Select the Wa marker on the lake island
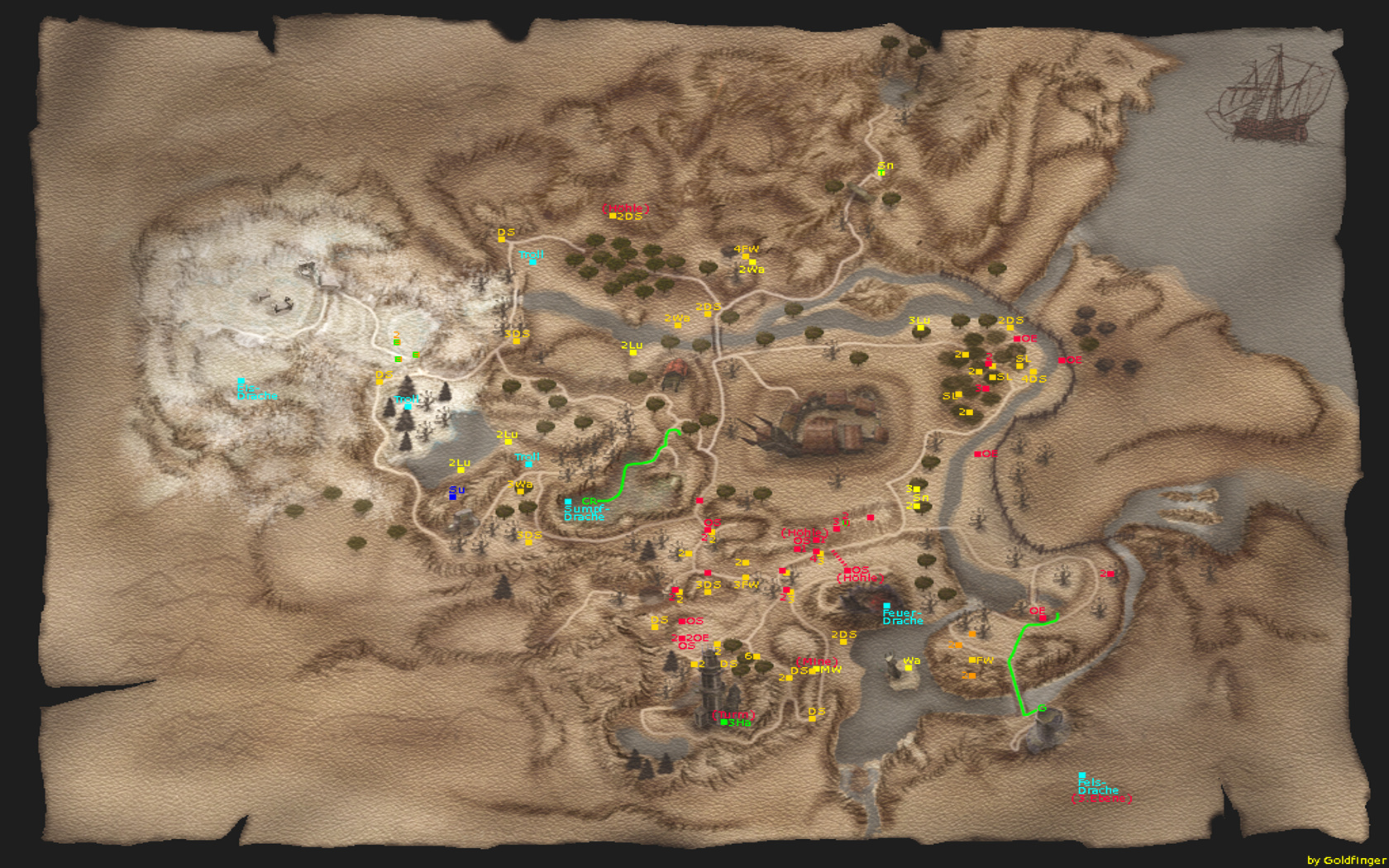1389x868 pixels. [x=909, y=668]
